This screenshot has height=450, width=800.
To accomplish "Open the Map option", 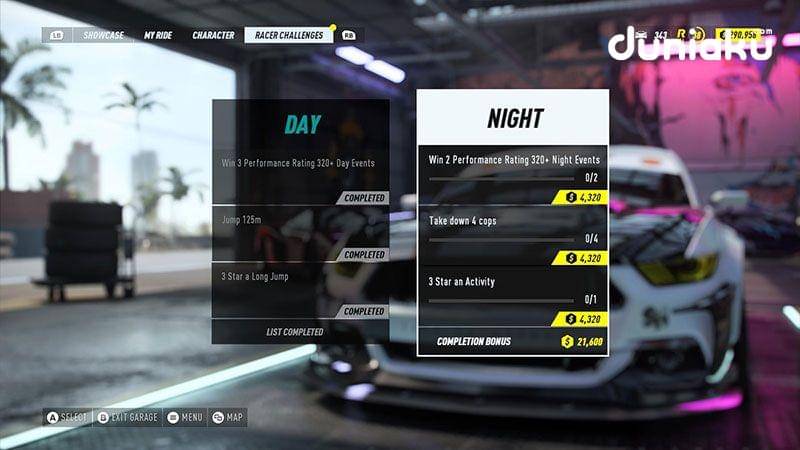I will (229, 417).
